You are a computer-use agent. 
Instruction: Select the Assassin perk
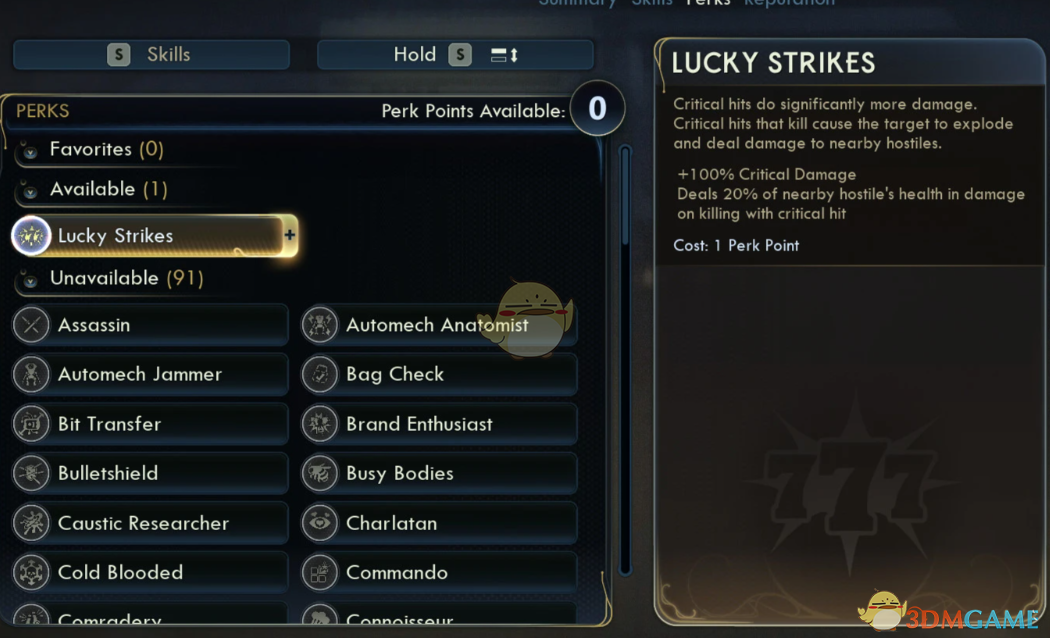(150, 325)
